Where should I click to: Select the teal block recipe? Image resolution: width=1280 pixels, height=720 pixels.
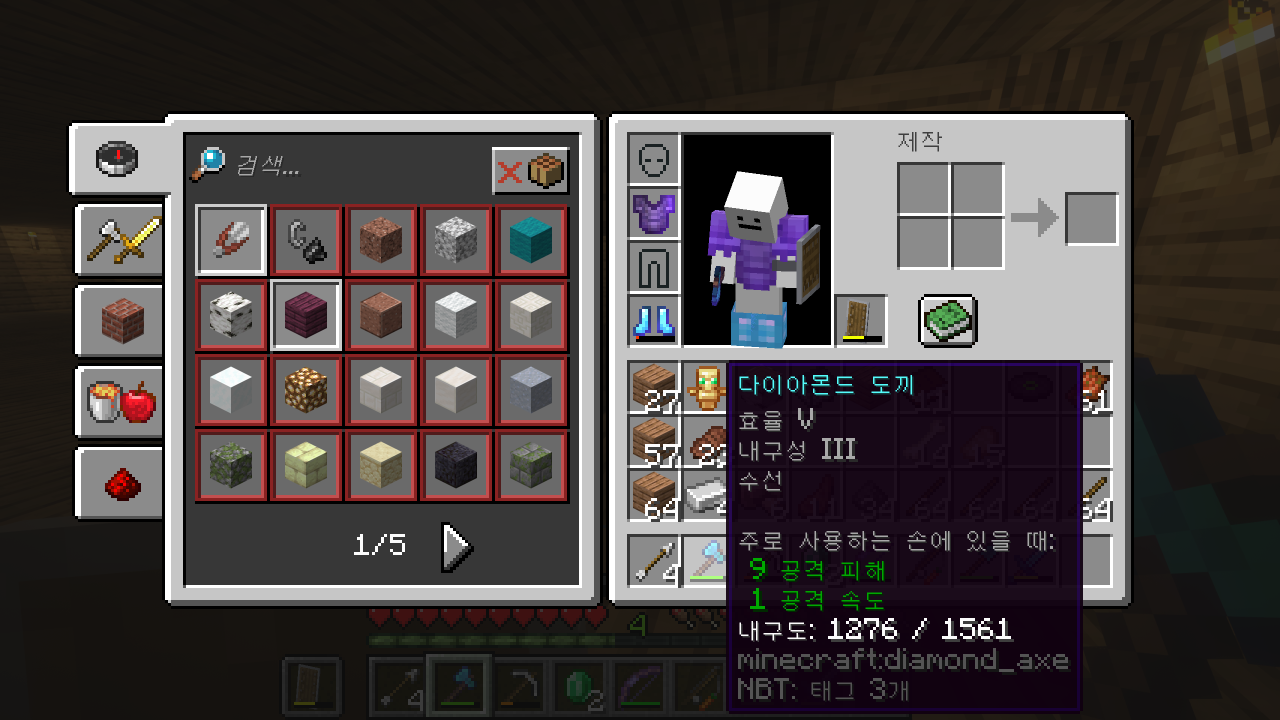tap(531, 240)
